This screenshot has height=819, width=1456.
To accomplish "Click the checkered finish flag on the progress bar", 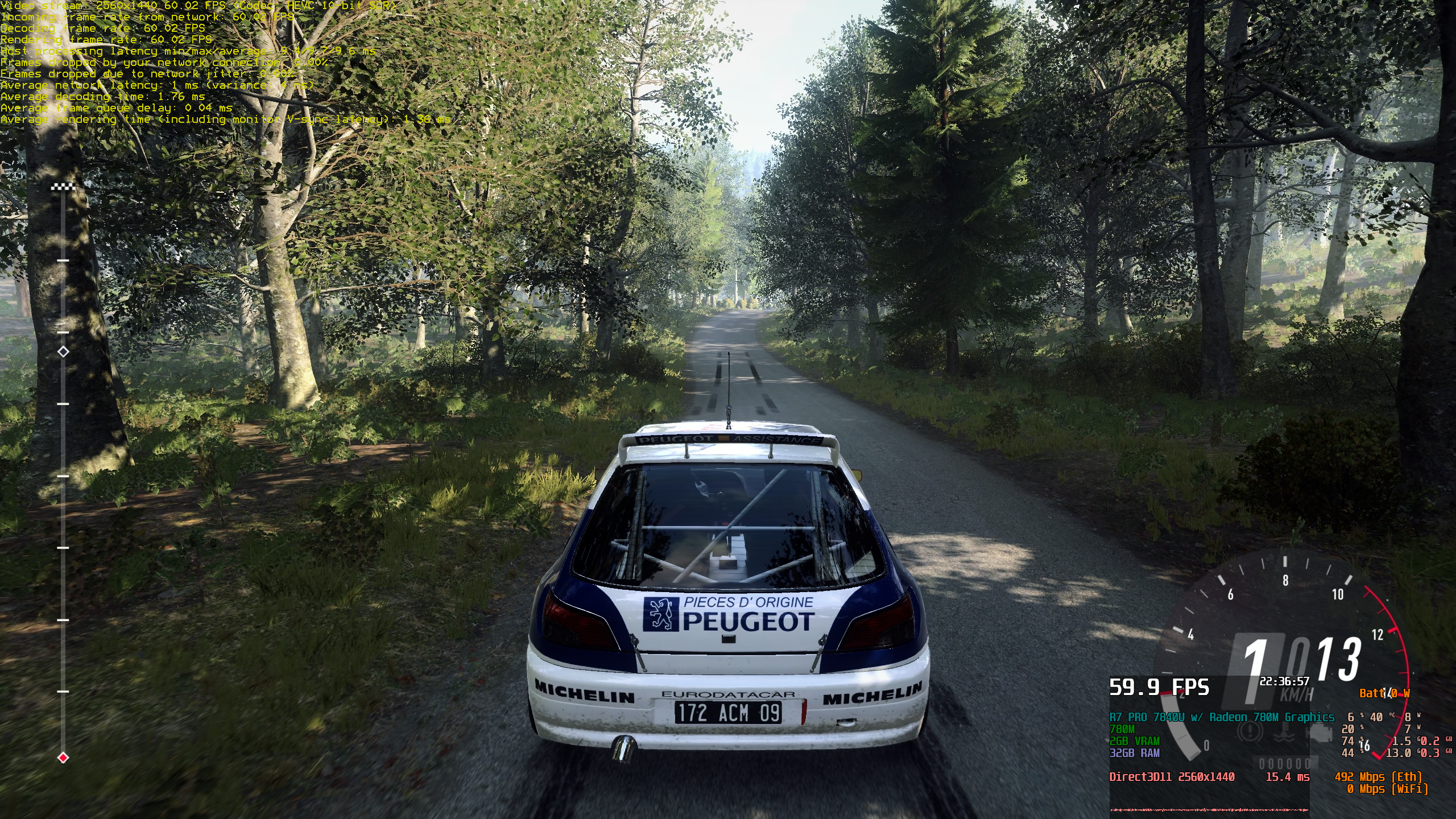I will pyautogui.click(x=63, y=187).
